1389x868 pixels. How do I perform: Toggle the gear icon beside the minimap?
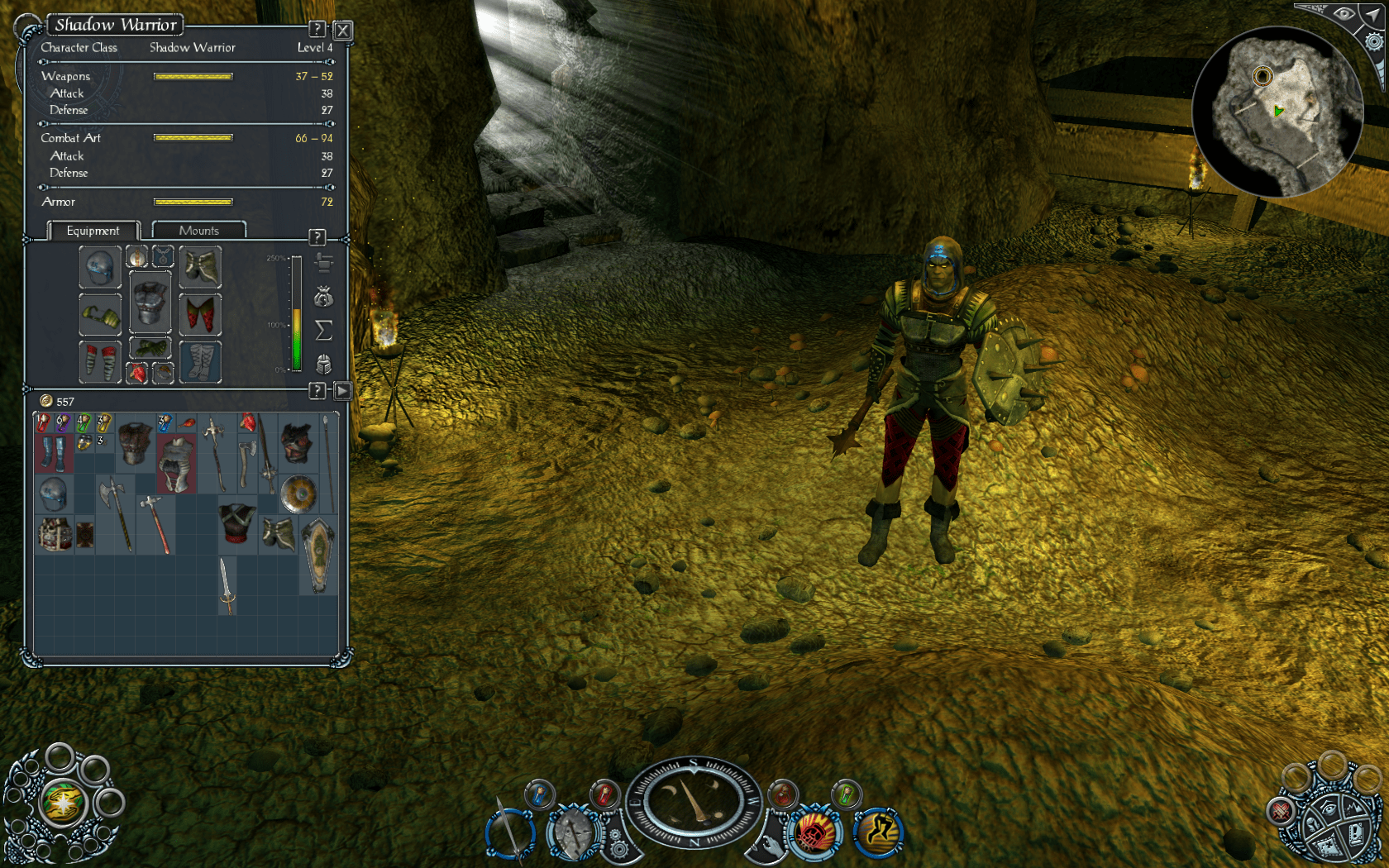click(1374, 41)
